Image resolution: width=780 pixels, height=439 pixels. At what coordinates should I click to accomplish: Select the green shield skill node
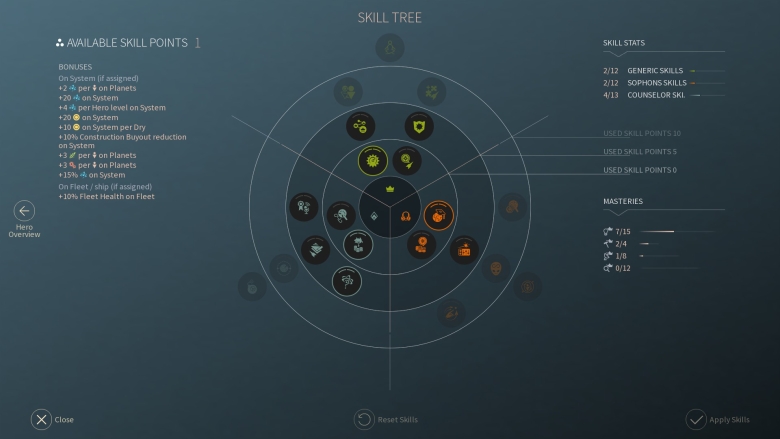pos(419,125)
